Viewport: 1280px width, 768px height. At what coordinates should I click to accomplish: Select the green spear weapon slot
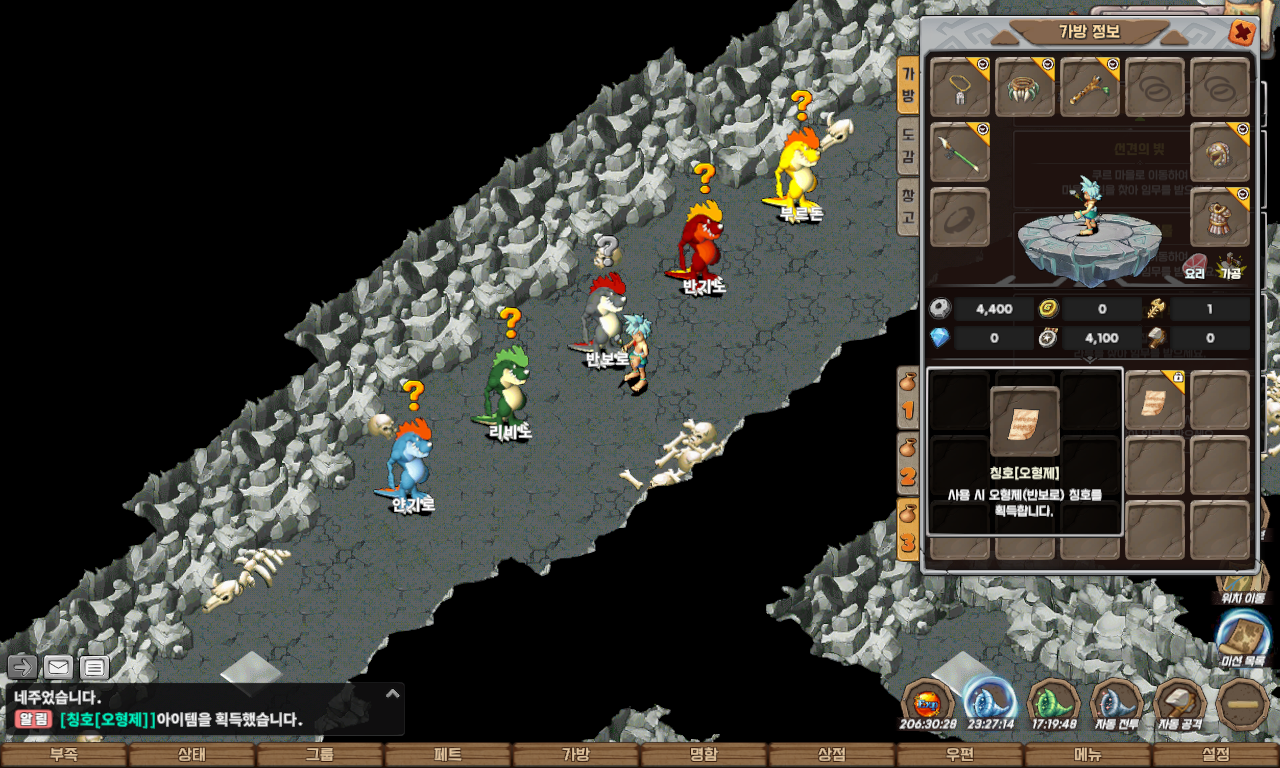point(960,152)
